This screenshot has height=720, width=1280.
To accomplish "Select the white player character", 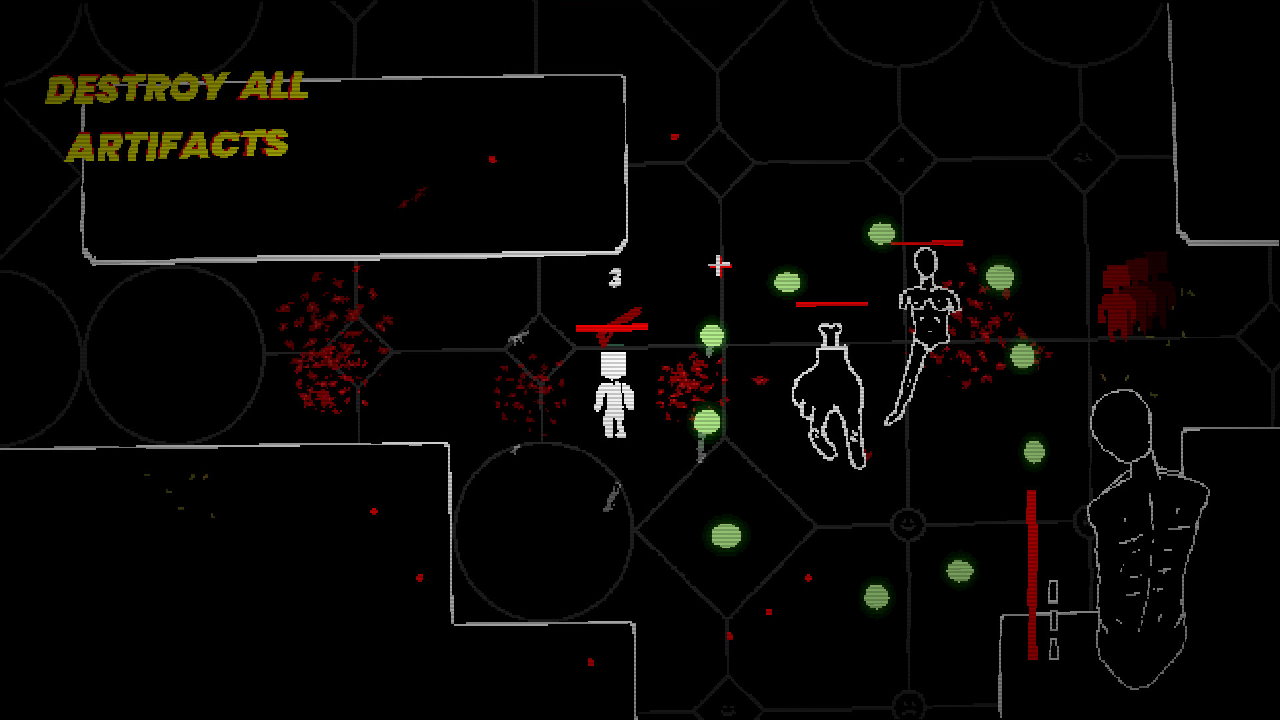I will point(614,395).
